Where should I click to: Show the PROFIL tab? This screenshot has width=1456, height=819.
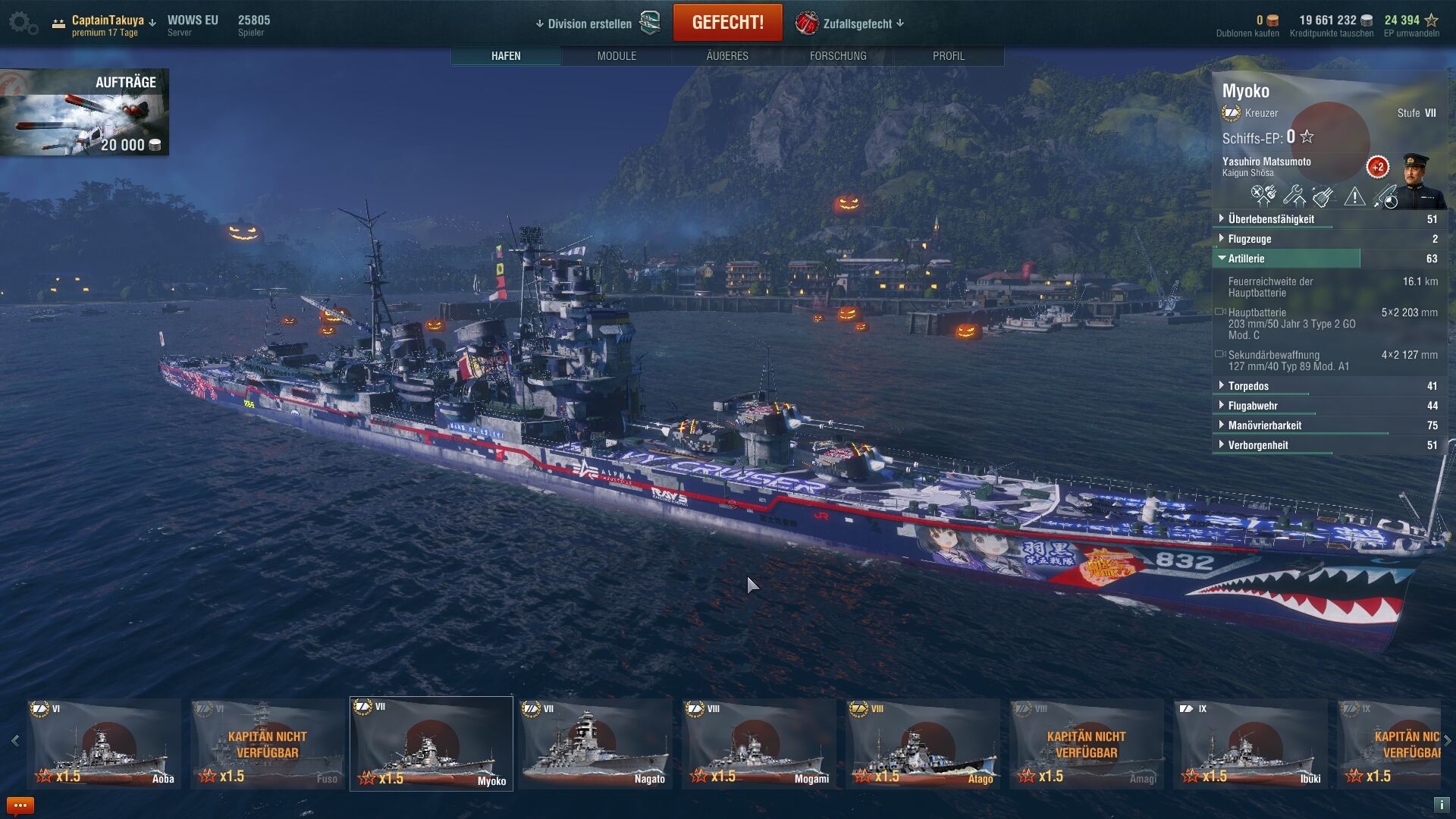coord(949,56)
